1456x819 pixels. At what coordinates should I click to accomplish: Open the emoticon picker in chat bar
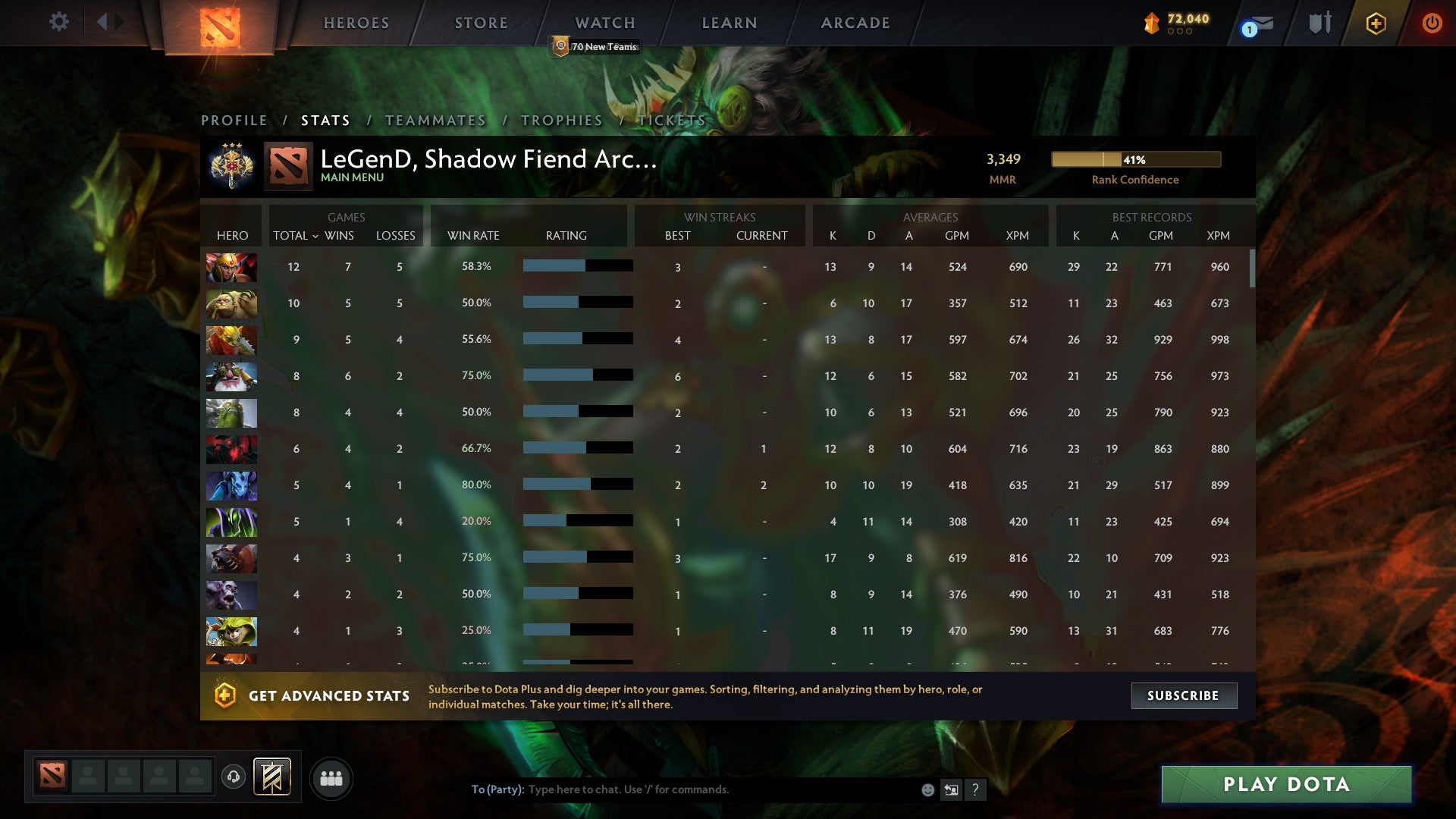[927, 789]
